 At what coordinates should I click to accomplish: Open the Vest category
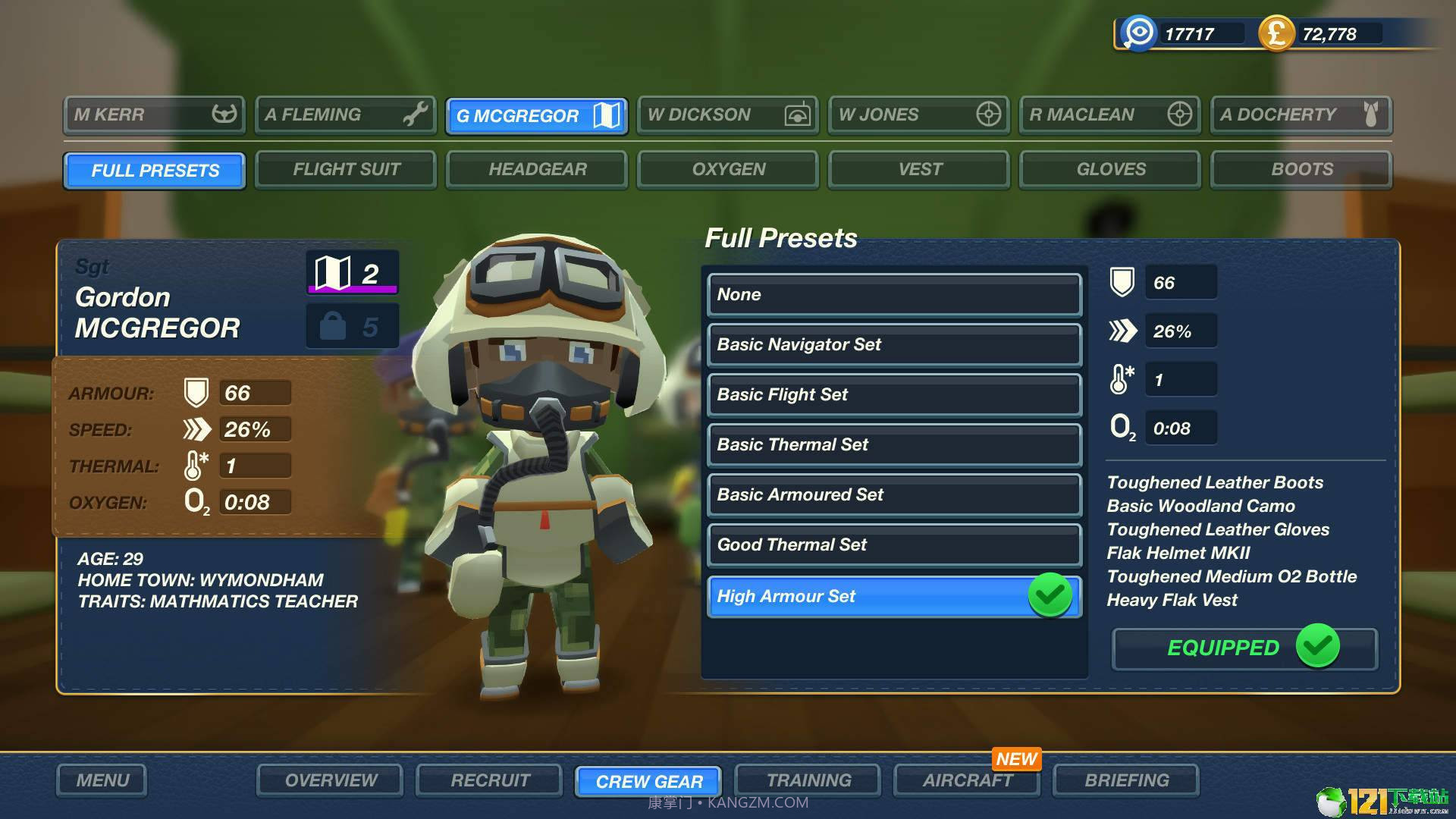pyautogui.click(x=919, y=170)
